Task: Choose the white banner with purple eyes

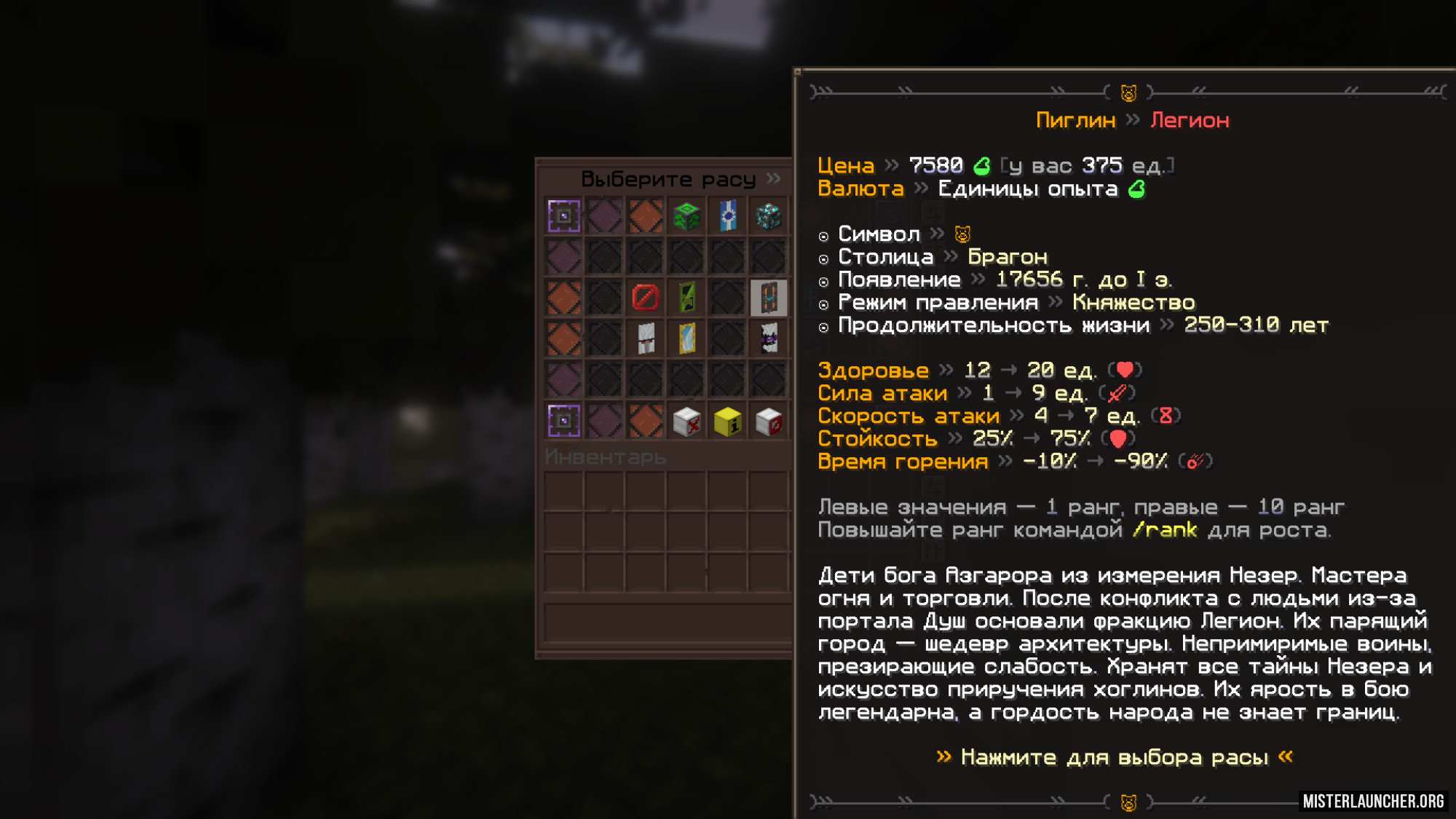Action: click(768, 339)
